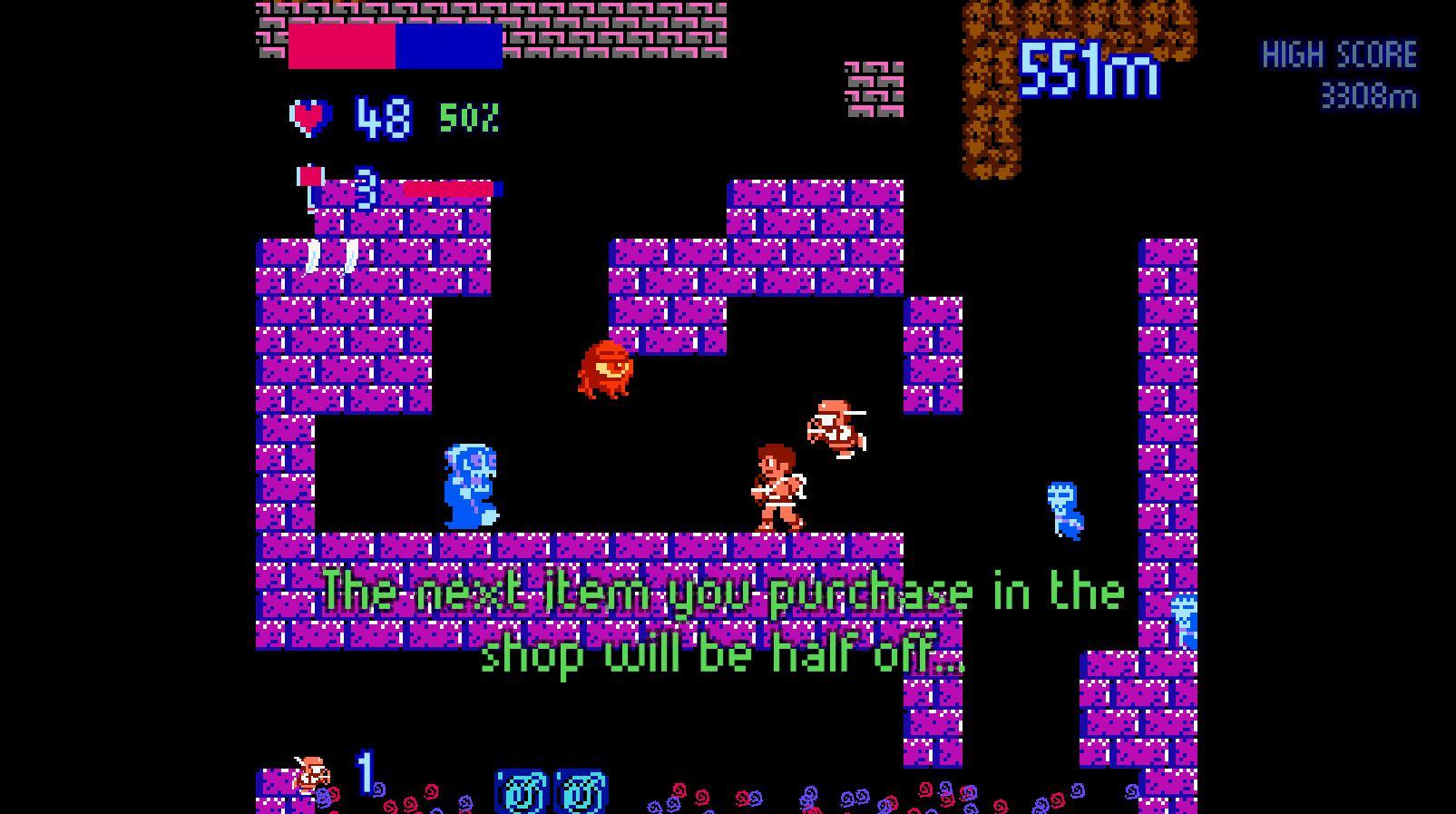Click the blue ghostly Reaper enemy

click(468, 485)
